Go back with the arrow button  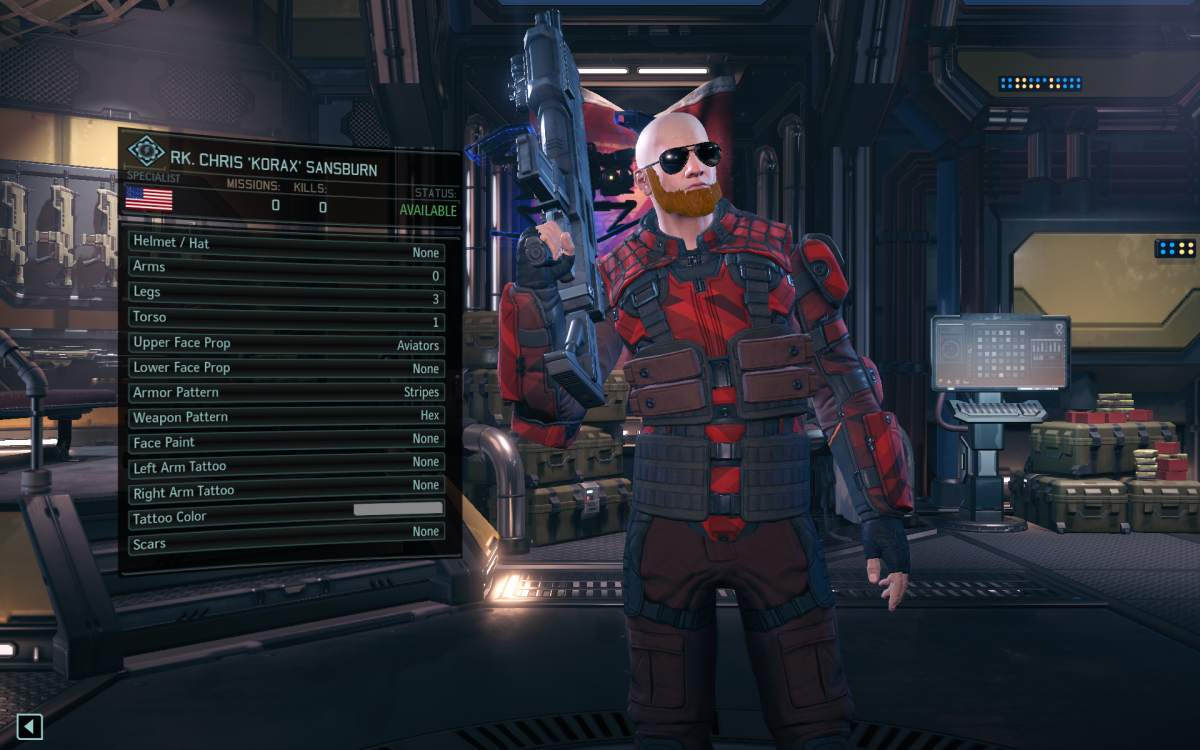click(x=30, y=727)
